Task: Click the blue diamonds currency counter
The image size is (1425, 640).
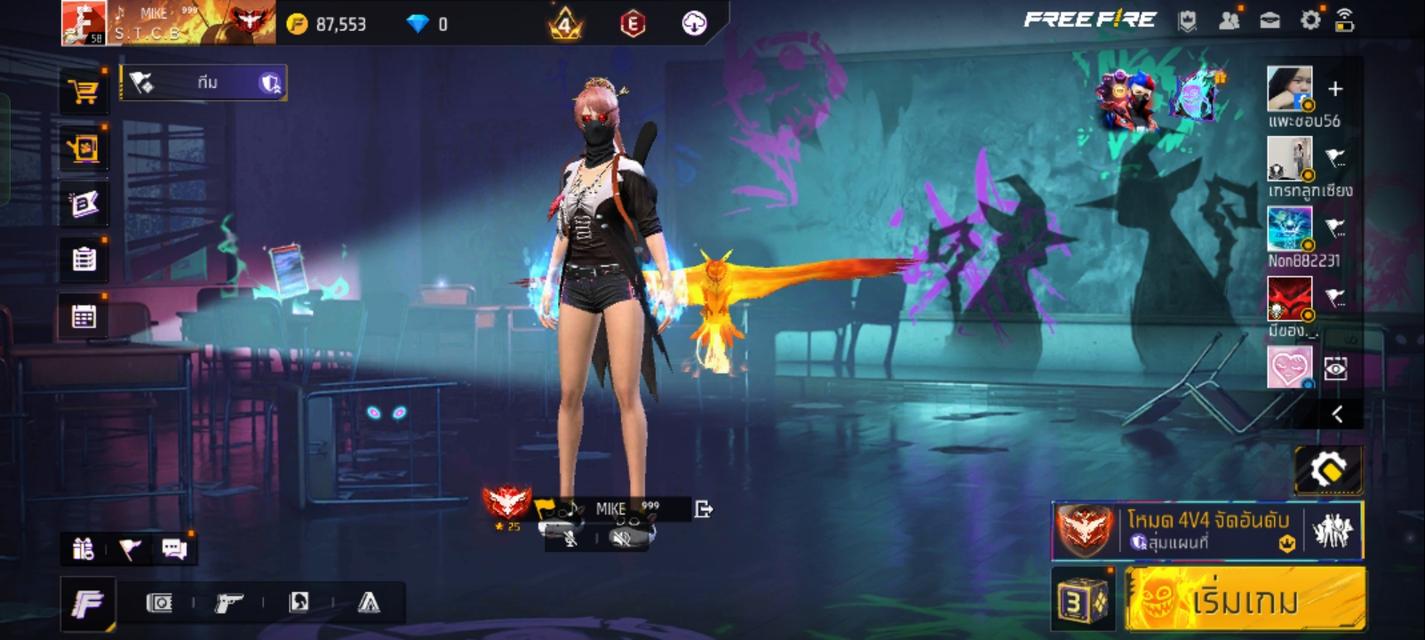Action: (427, 24)
